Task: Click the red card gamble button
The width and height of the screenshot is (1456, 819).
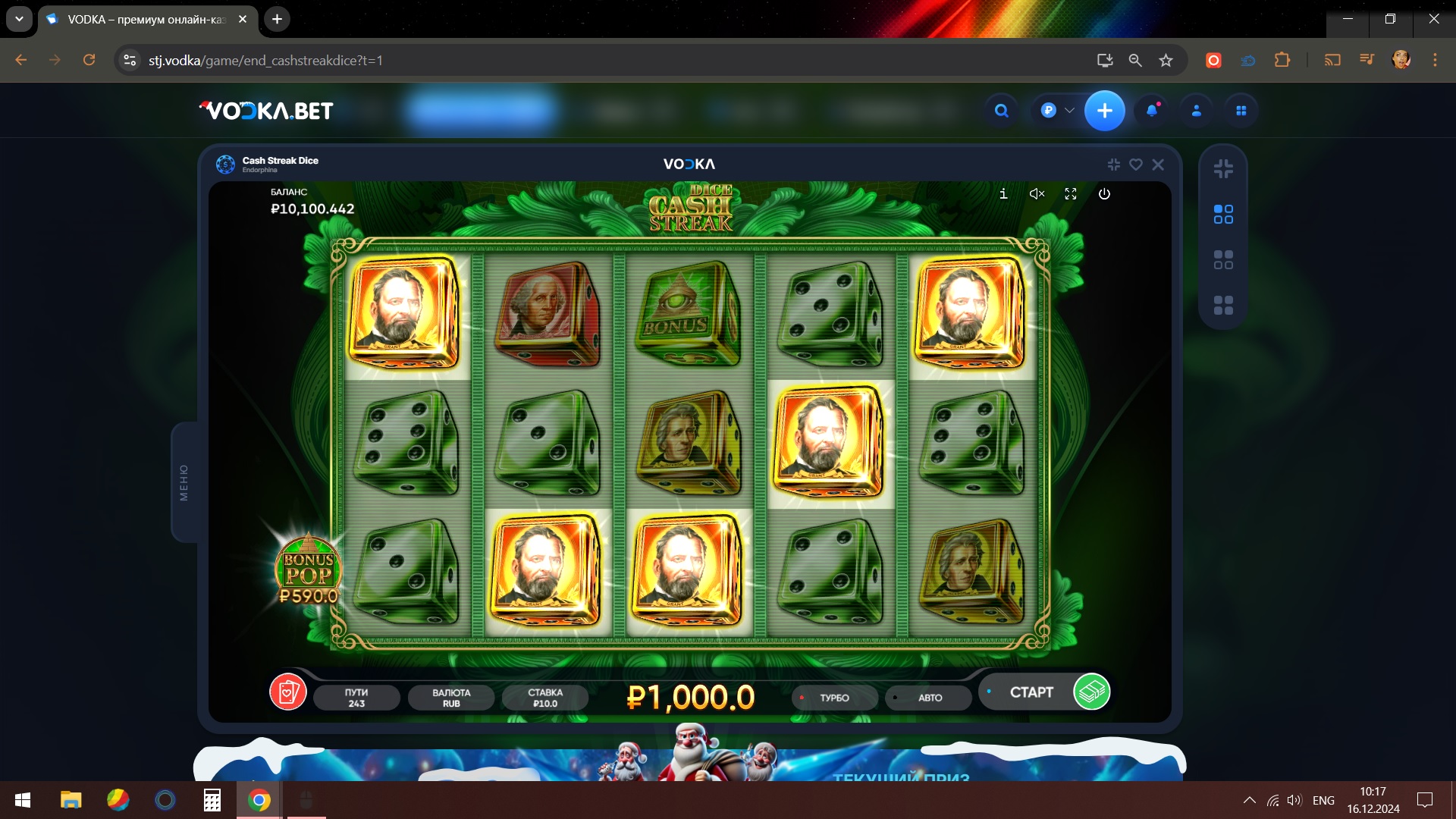Action: coord(288,692)
